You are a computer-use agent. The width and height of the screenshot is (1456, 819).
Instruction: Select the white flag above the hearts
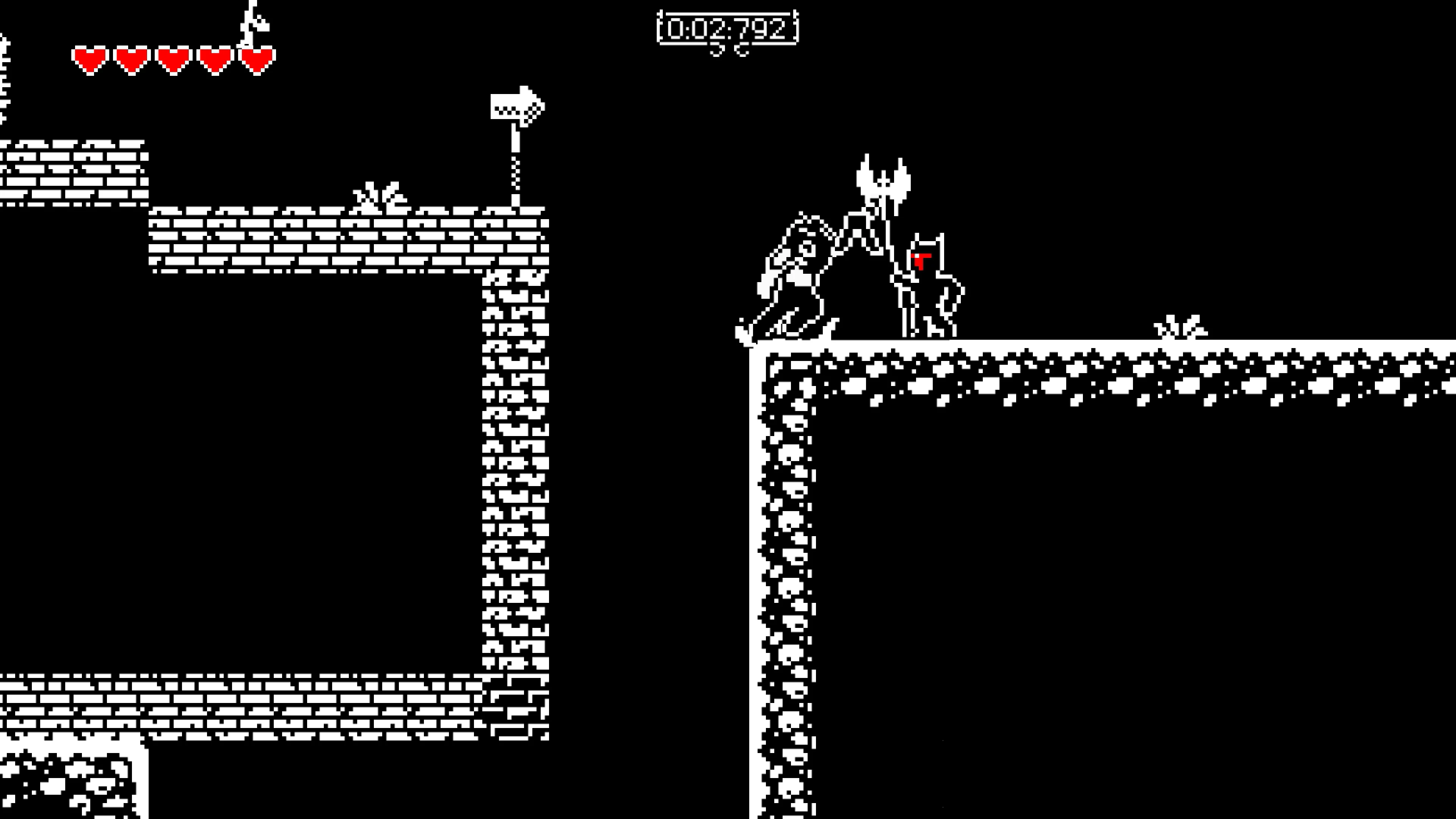(x=254, y=23)
